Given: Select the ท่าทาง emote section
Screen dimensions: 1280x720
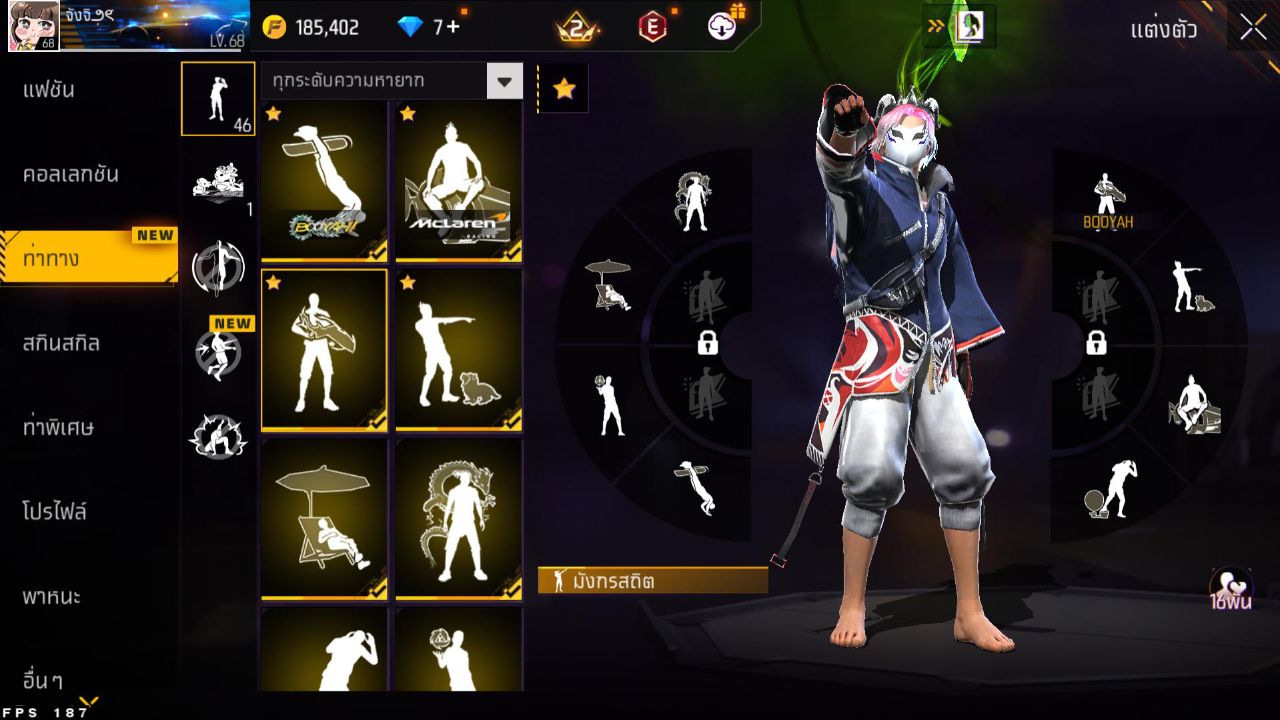Looking at the screenshot, I should coord(52,259).
